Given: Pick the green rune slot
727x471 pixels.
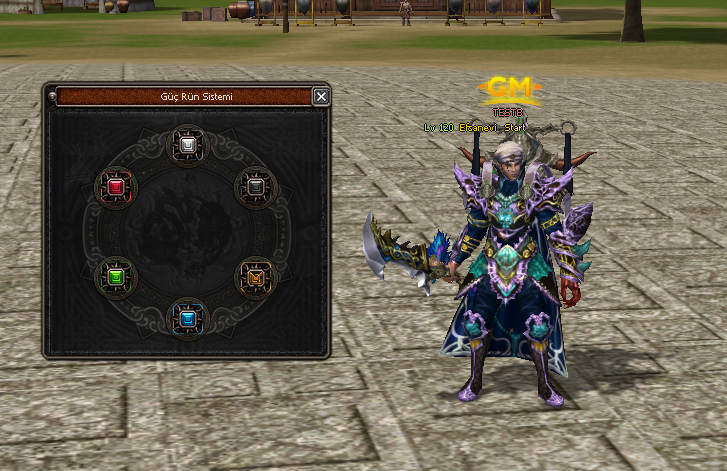Looking at the screenshot, I should (115, 276).
